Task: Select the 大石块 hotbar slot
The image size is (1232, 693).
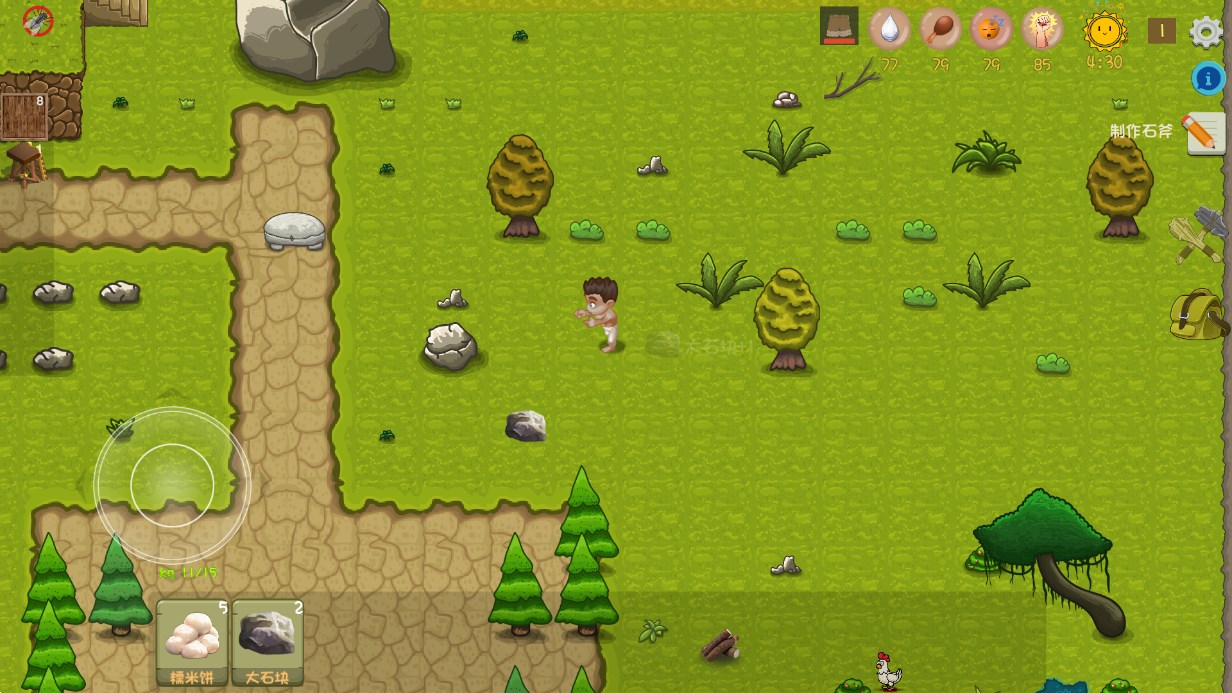Action: tap(268, 642)
